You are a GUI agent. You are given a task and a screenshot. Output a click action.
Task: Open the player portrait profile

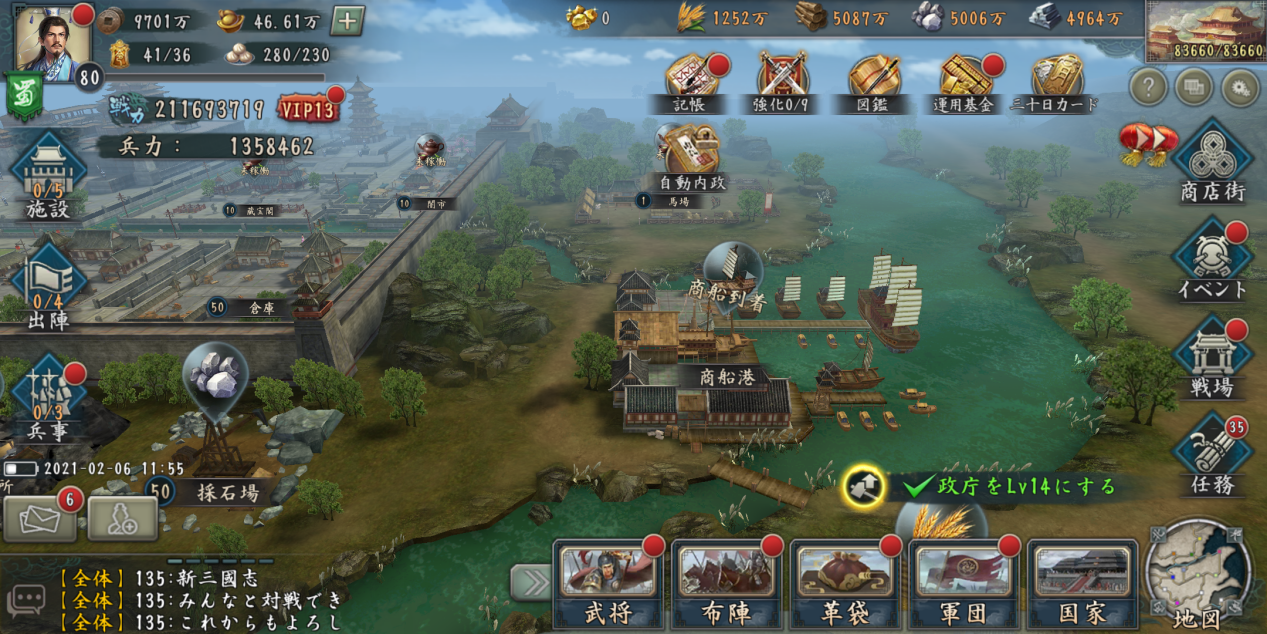pos(52,40)
